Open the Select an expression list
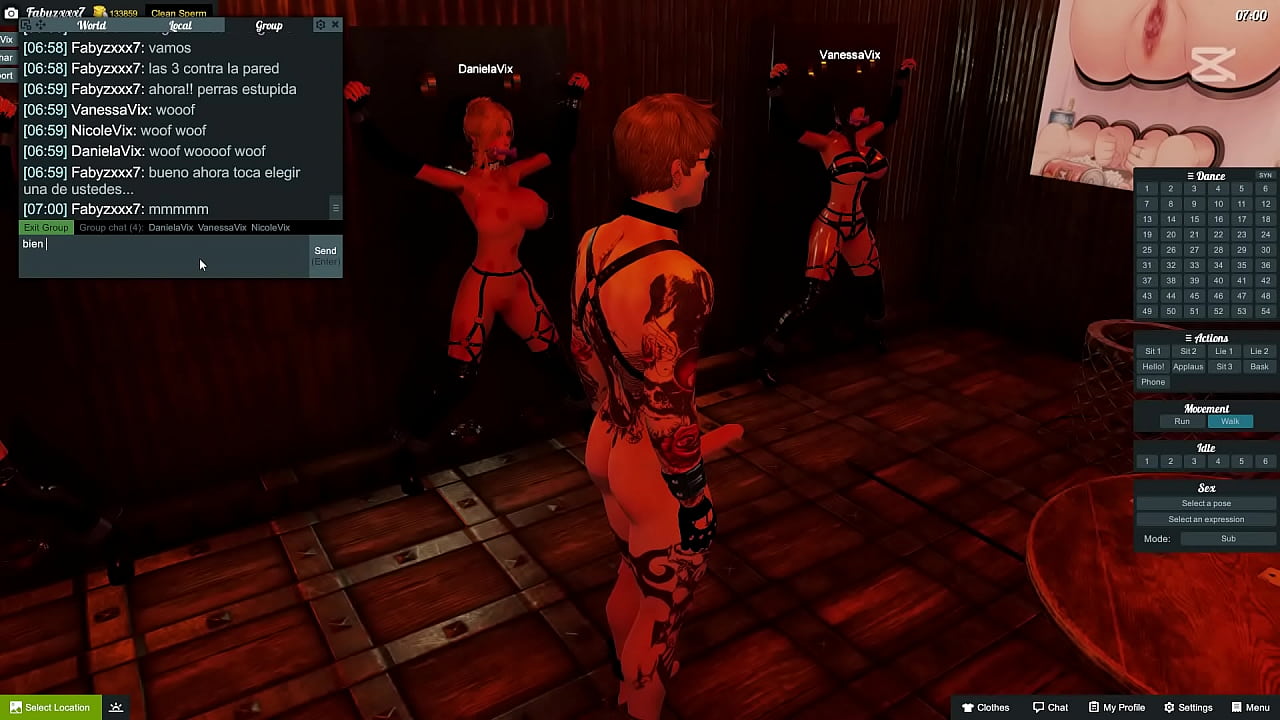Image resolution: width=1280 pixels, height=720 pixels. [1206, 520]
